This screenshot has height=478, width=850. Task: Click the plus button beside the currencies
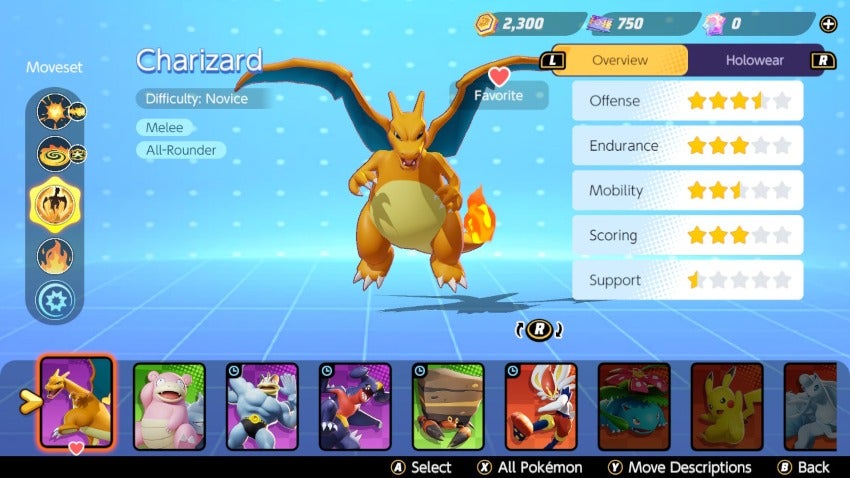tap(827, 24)
